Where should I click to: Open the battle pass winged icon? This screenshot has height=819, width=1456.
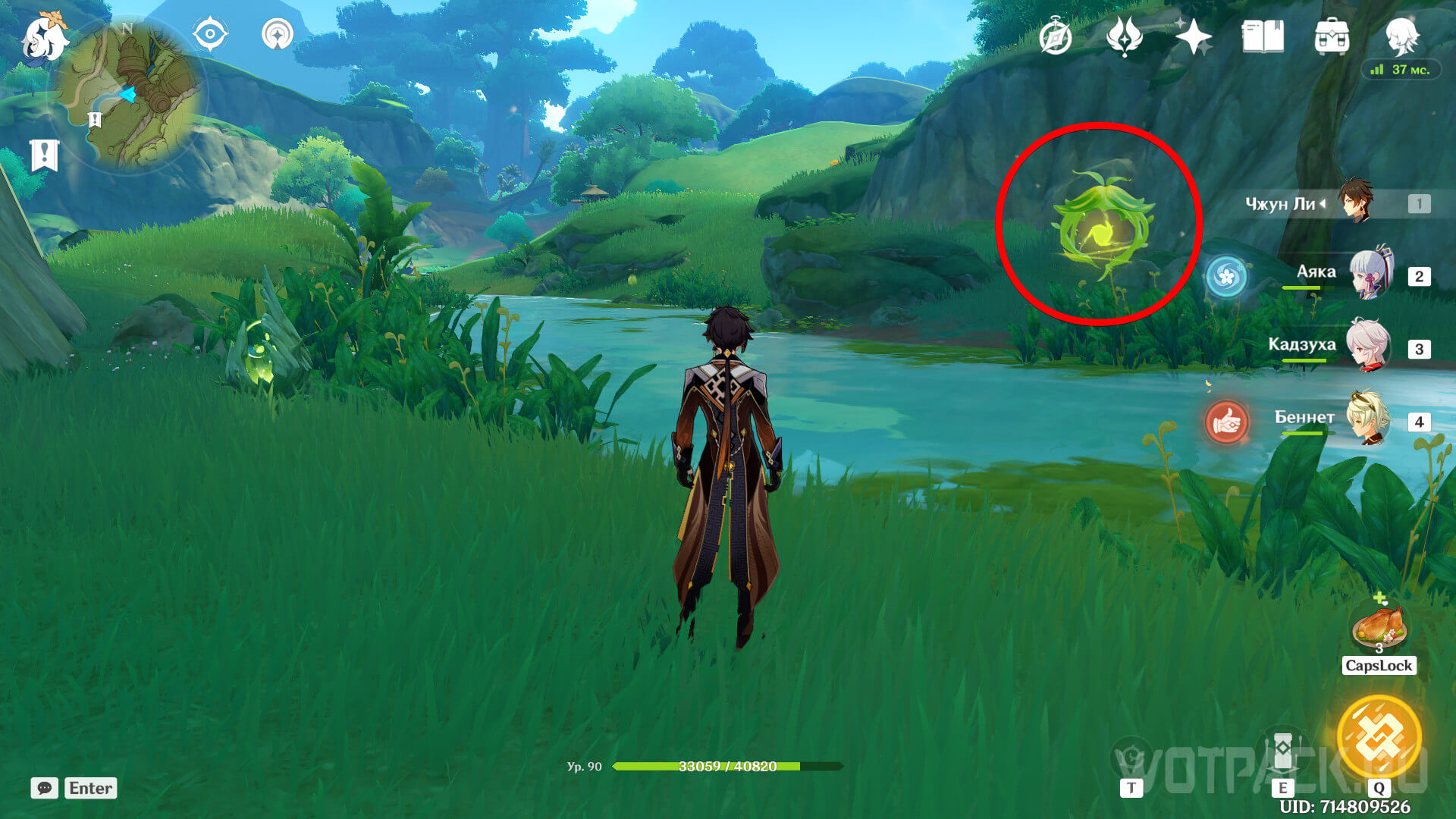click(1125, 36)
